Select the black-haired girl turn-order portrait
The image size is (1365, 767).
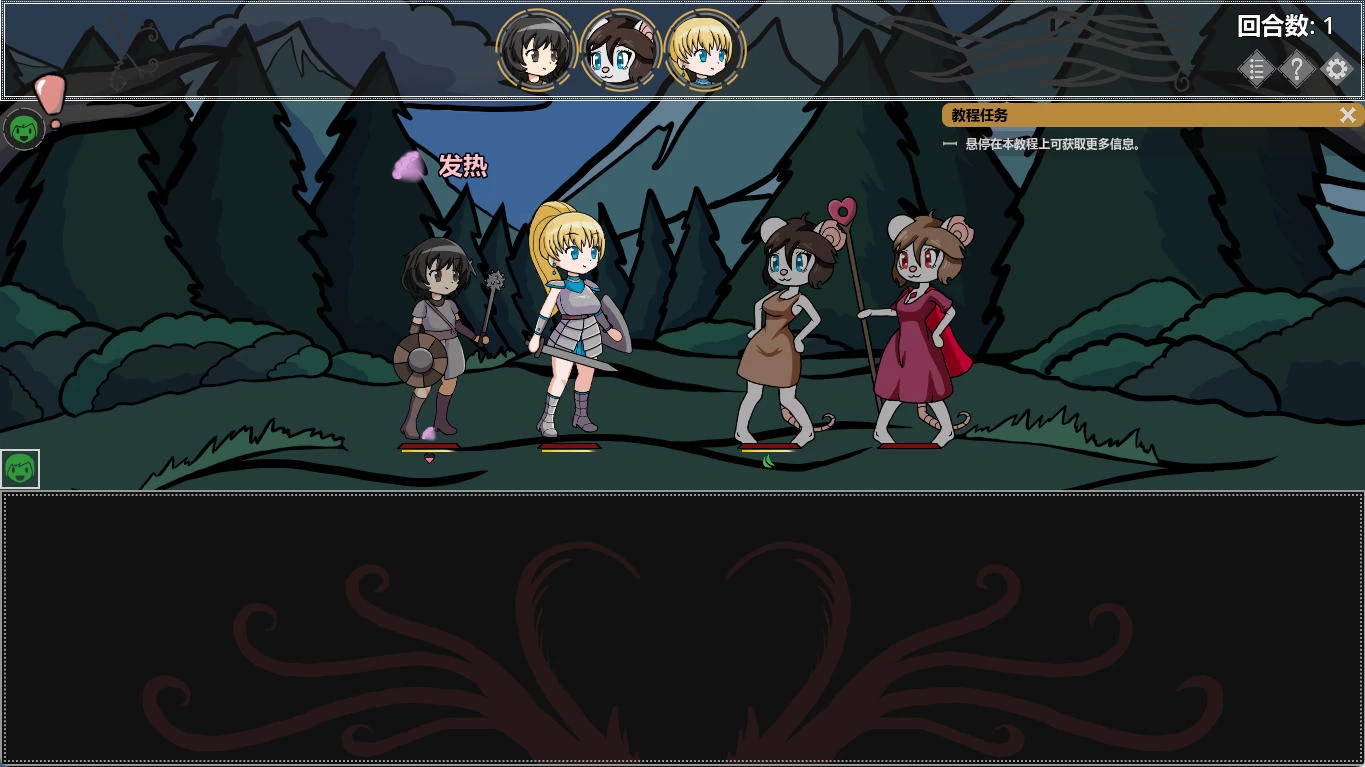point(536,49)
